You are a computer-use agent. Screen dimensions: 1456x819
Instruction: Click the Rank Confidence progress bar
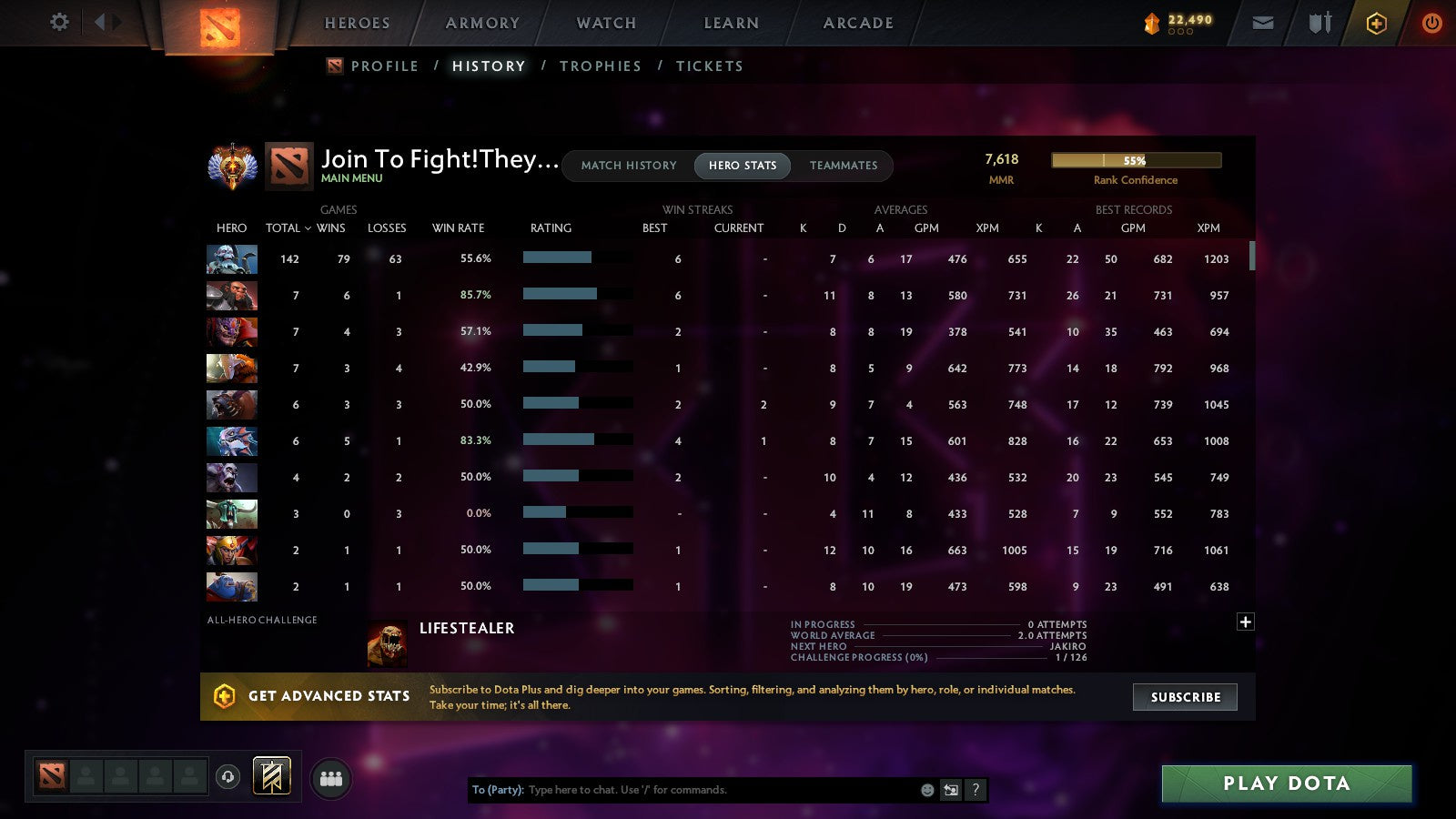1136,159
